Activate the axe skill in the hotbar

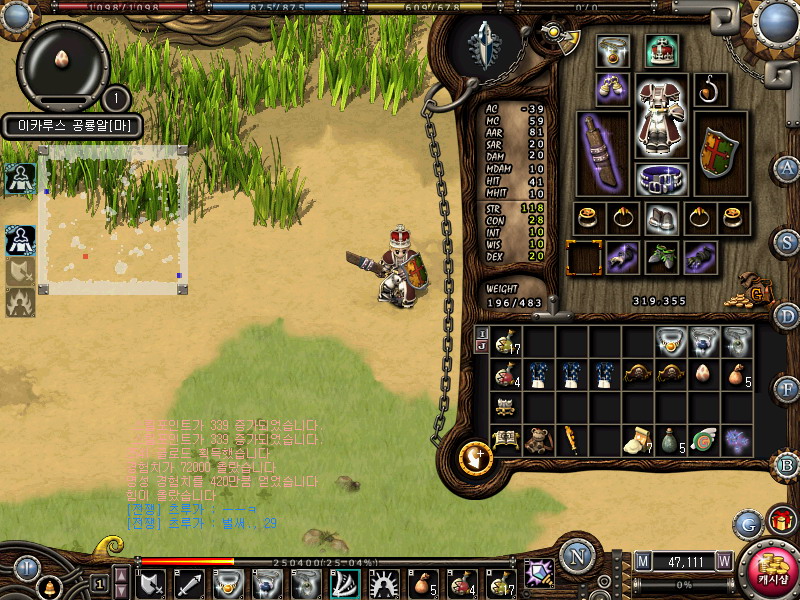[153, 581]
